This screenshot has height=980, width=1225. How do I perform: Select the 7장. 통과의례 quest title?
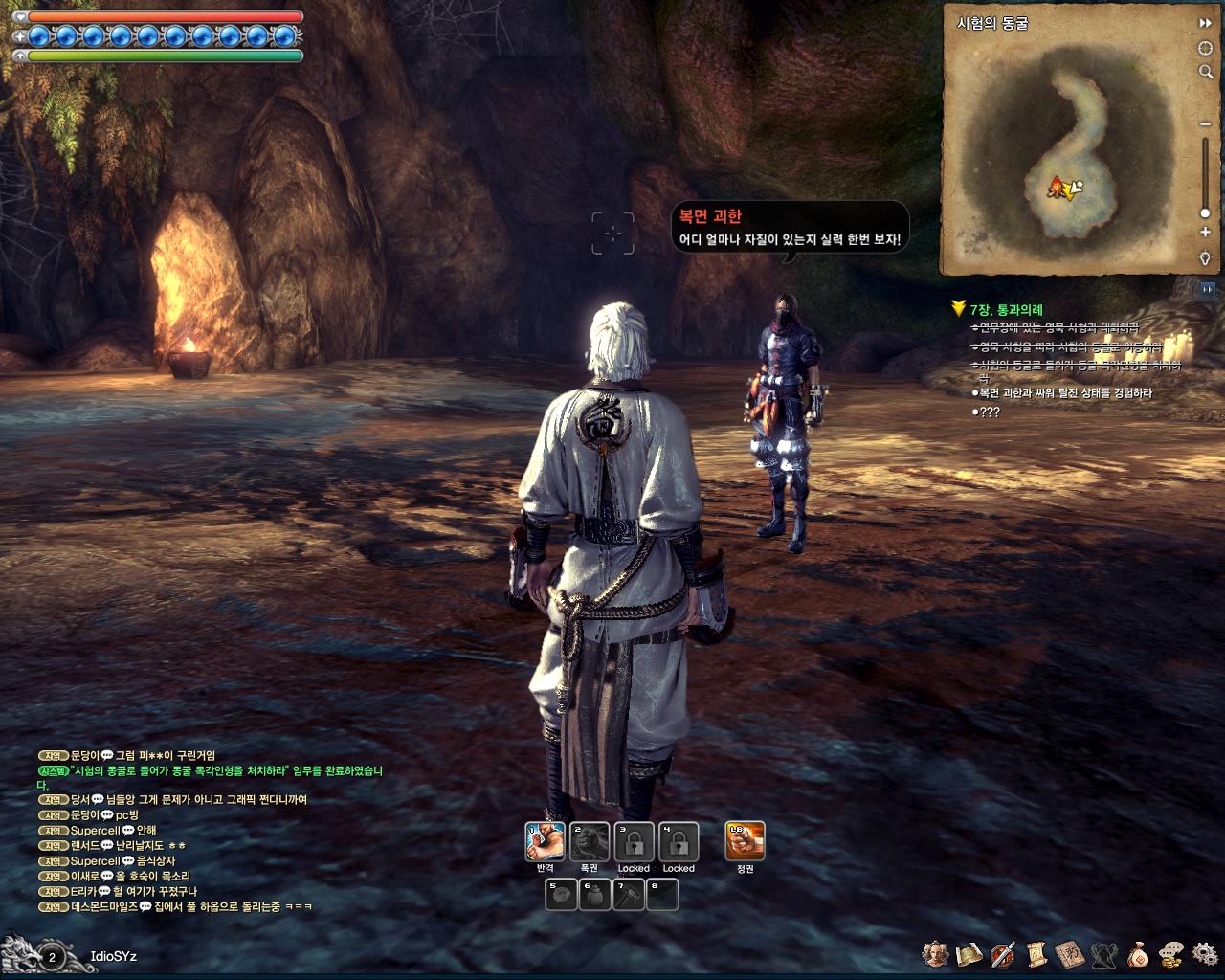1006,310
